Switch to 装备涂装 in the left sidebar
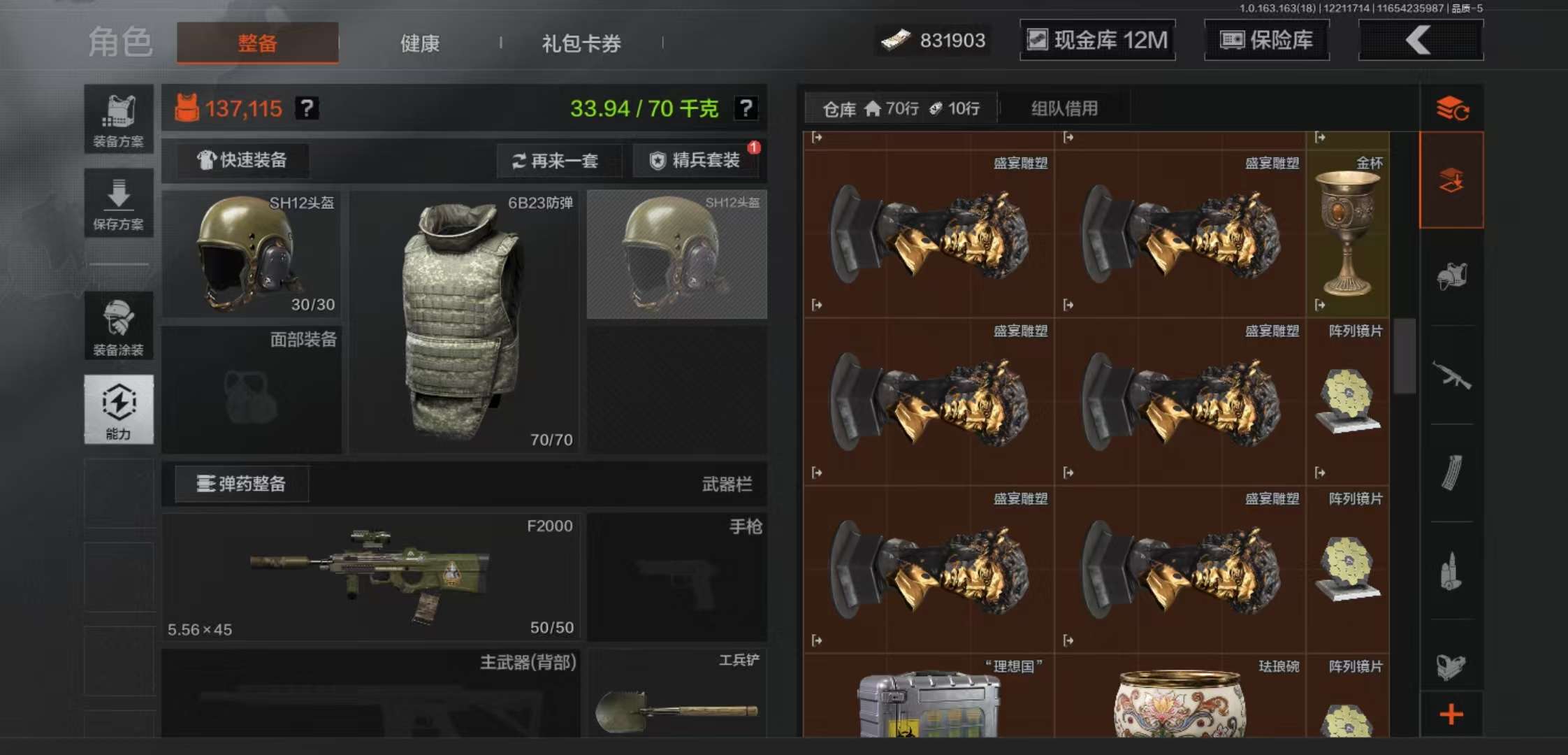The image size is (1568, 755). 119,325
